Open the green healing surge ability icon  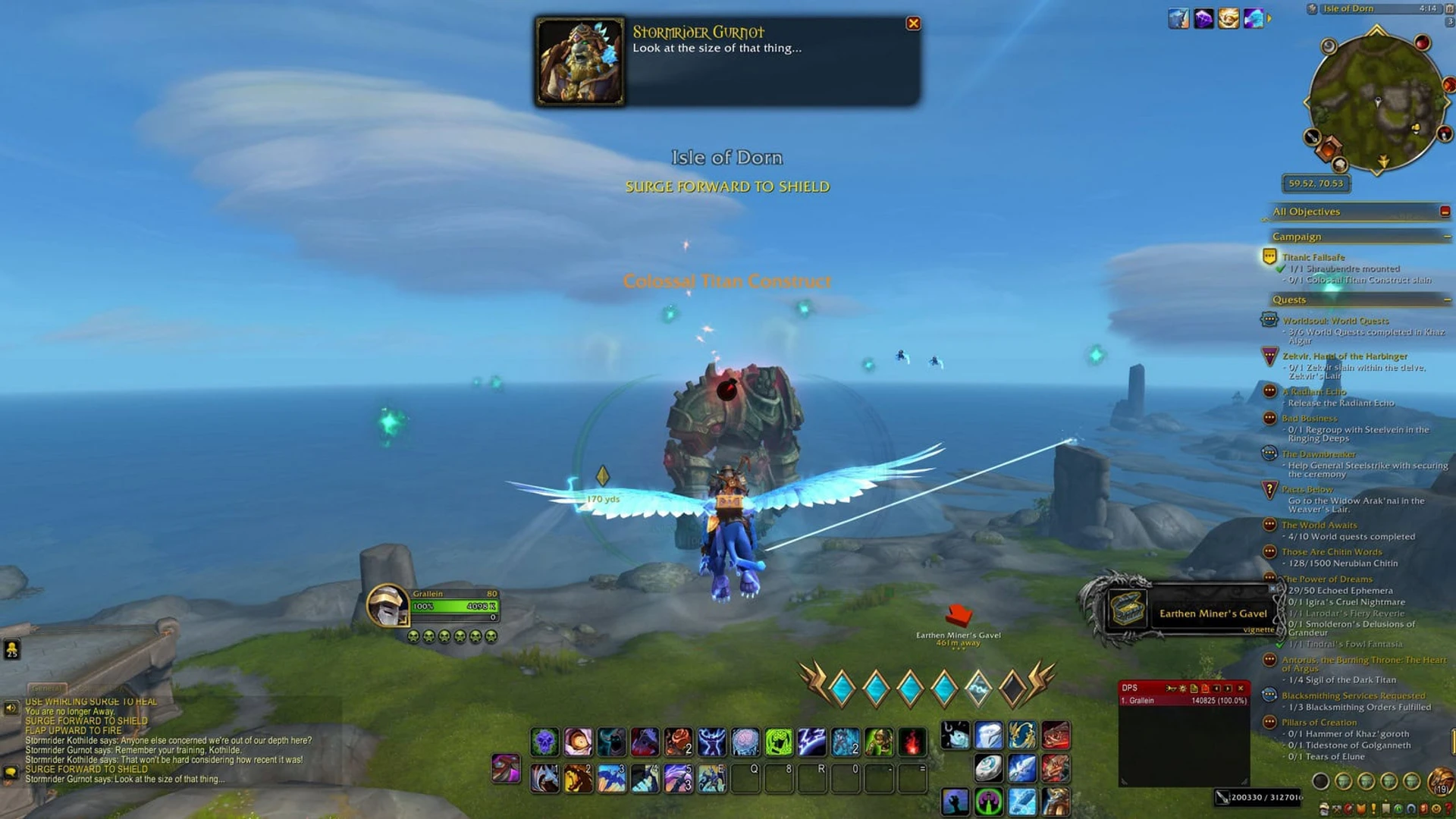tap(778, 742)
